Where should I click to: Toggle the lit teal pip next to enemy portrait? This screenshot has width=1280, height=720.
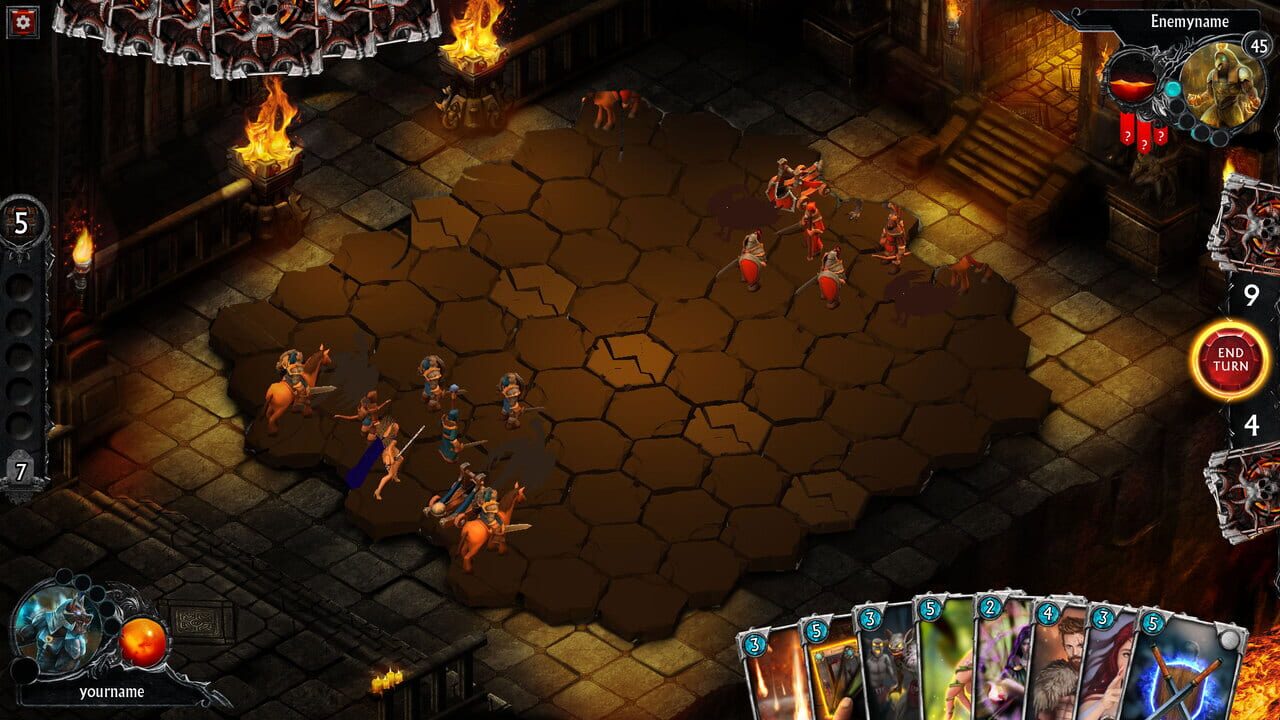pos(1172,89)
